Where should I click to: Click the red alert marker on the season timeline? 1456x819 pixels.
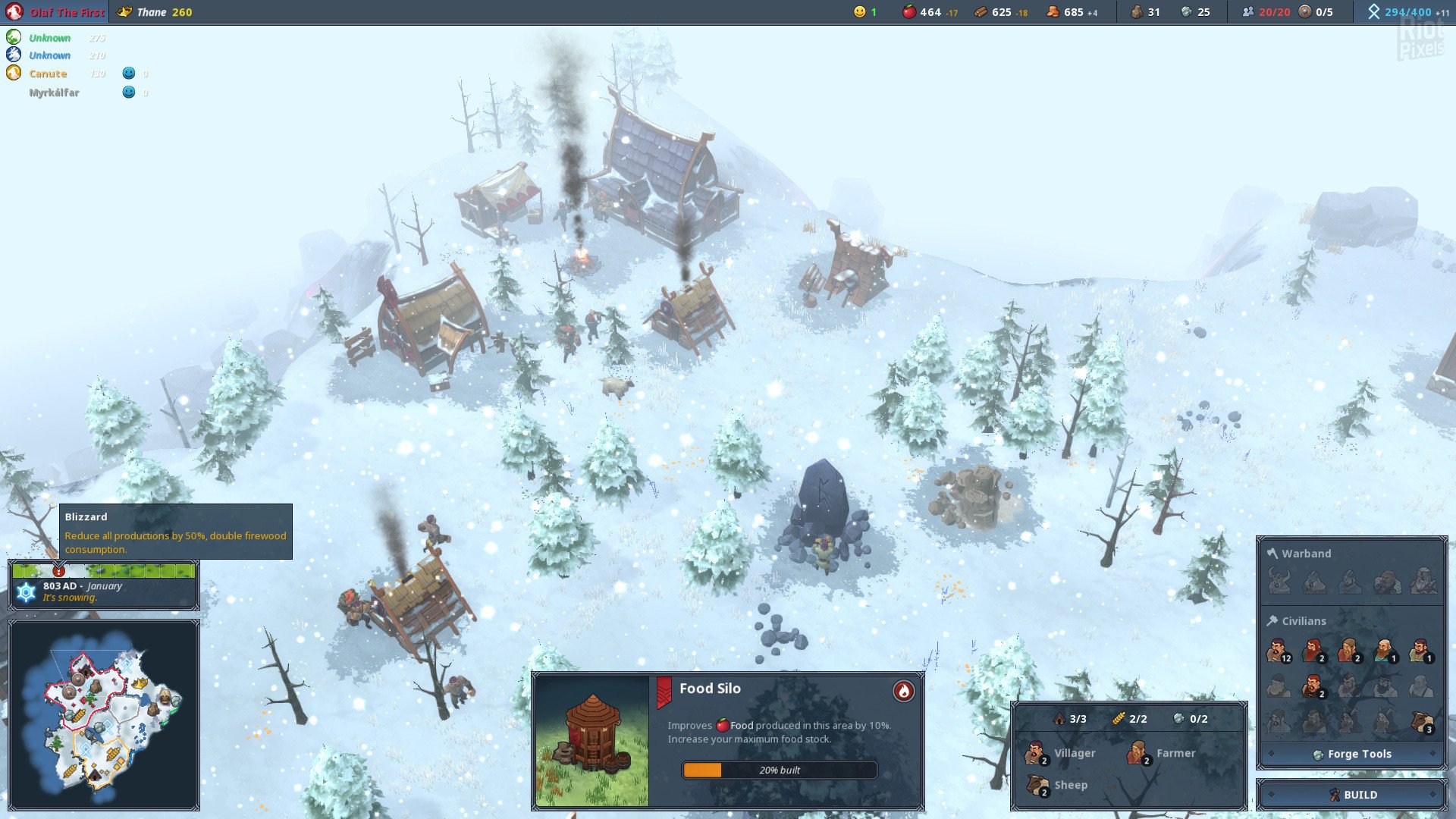59,571
